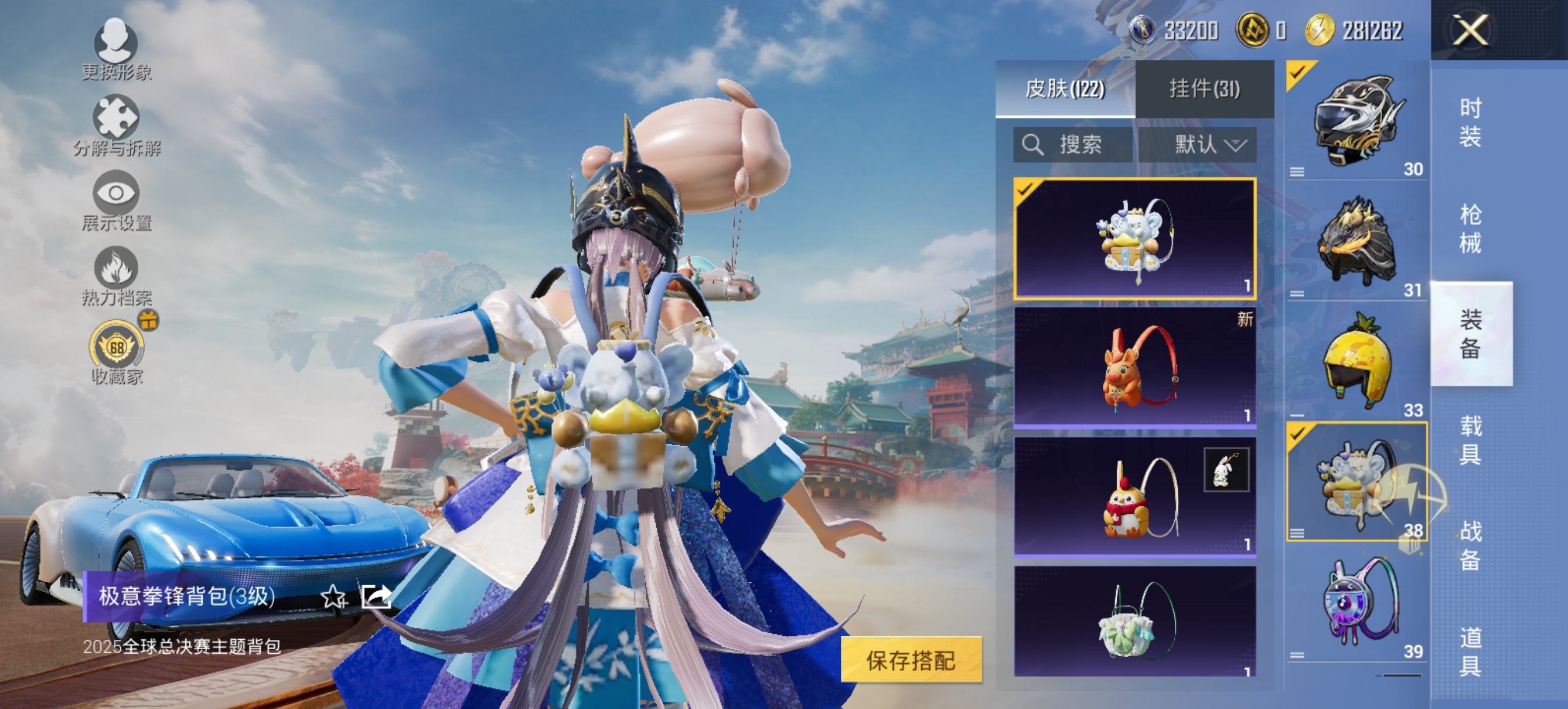Switch to the 挂件(31) pendant tab
This screenshot has width=1568, height=709.
point(1206,90)
